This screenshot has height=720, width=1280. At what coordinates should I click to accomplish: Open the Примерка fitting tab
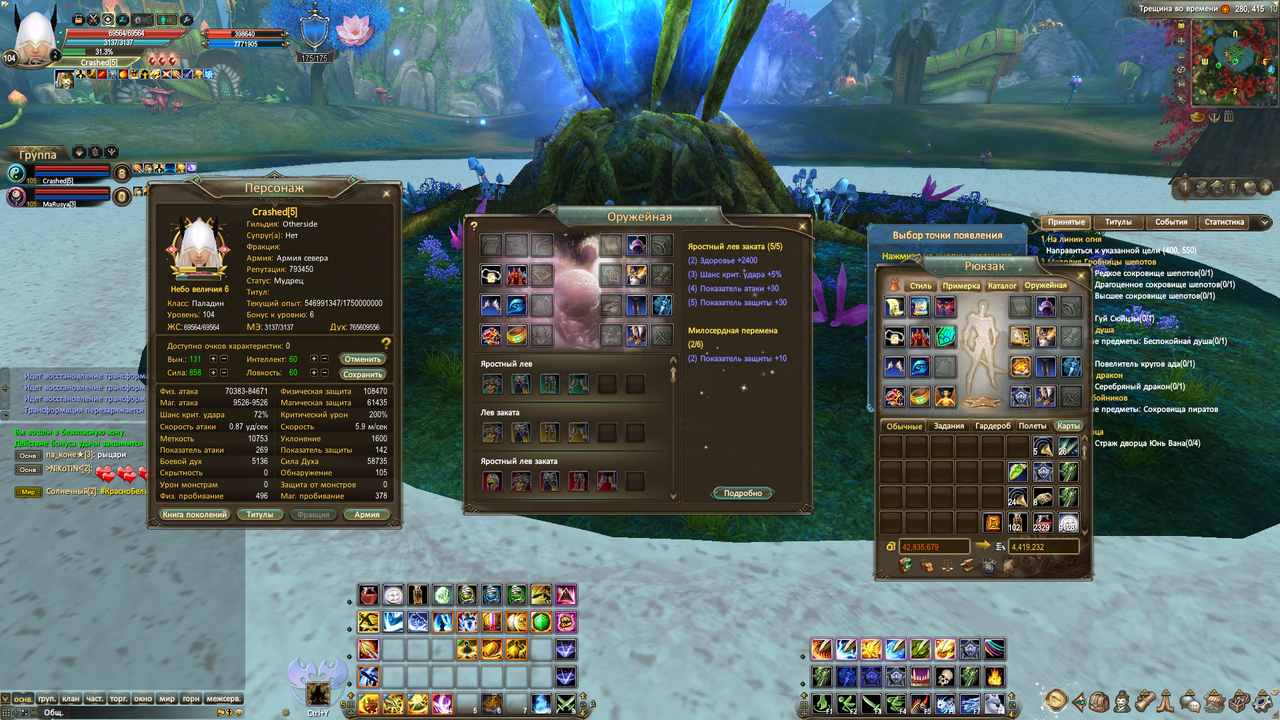pos(961,286)
